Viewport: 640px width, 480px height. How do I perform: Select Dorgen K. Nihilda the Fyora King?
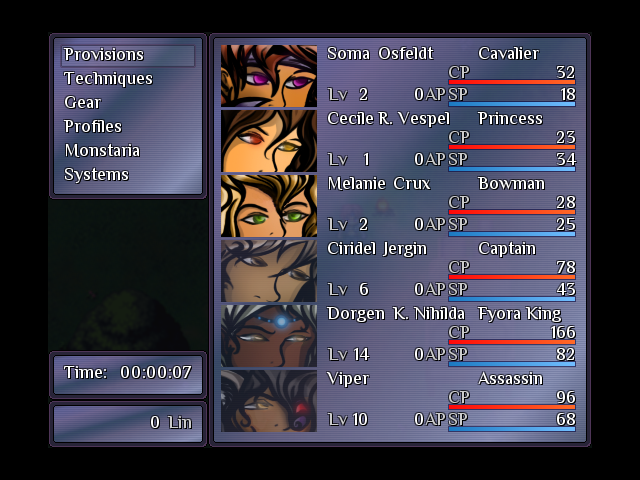pos(400,335)
